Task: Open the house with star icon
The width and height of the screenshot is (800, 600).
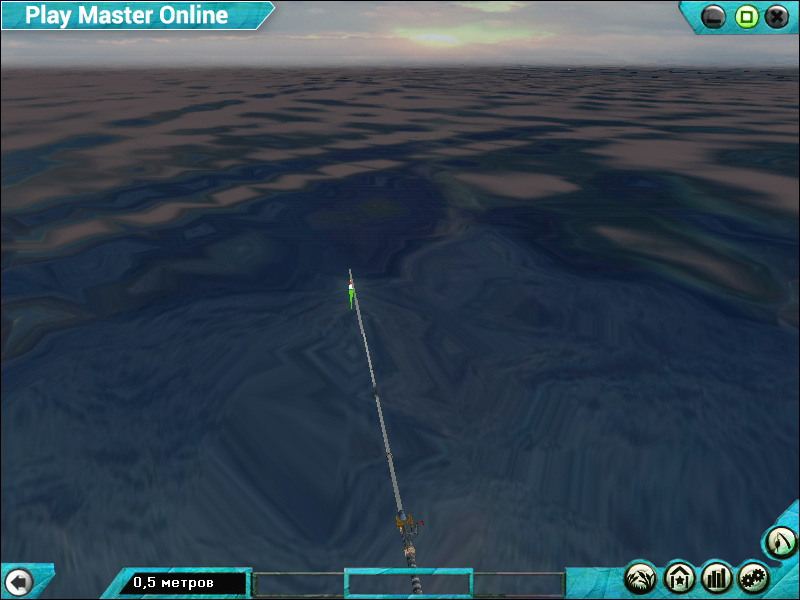Action: (x=679, y=577)
